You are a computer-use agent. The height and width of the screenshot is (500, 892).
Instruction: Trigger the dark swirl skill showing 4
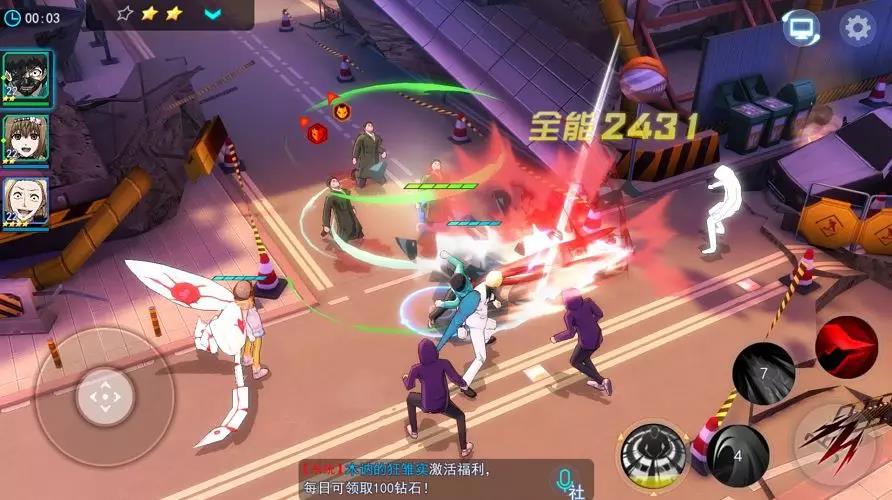(738, 455)
